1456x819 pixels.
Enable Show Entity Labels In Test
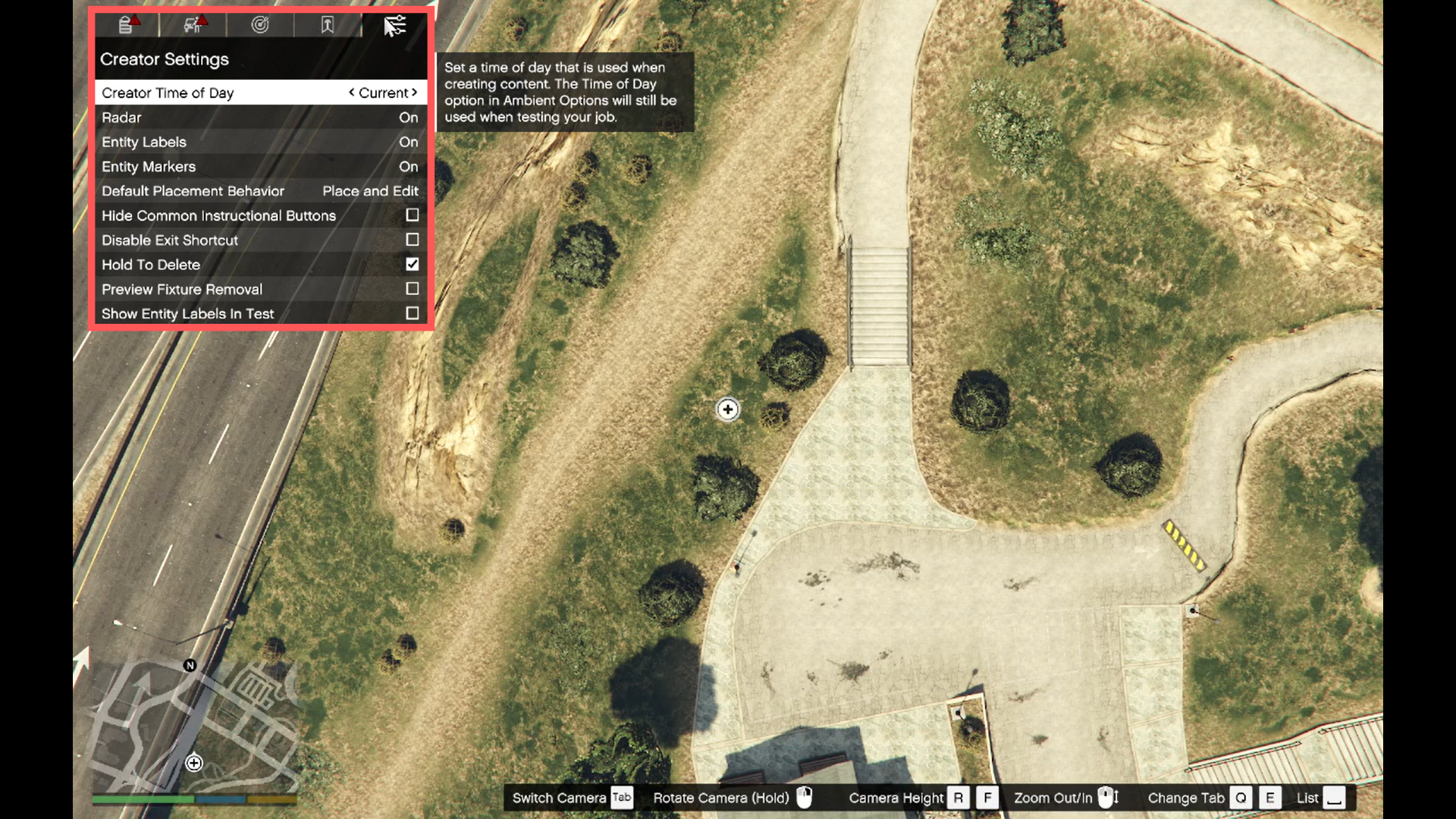[412, 313]
